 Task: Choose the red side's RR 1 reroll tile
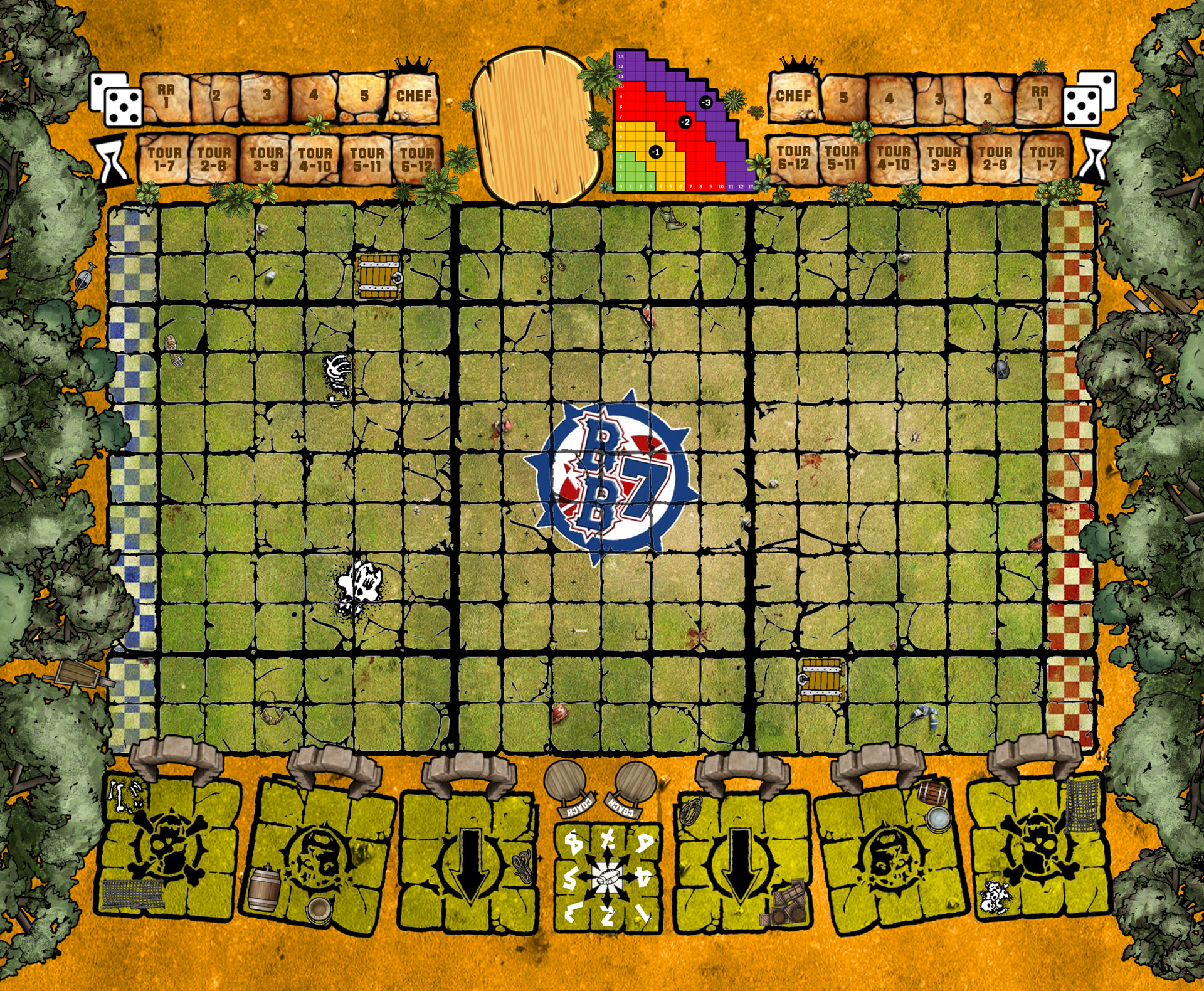pyautogui.click(x=1039, y=98)
